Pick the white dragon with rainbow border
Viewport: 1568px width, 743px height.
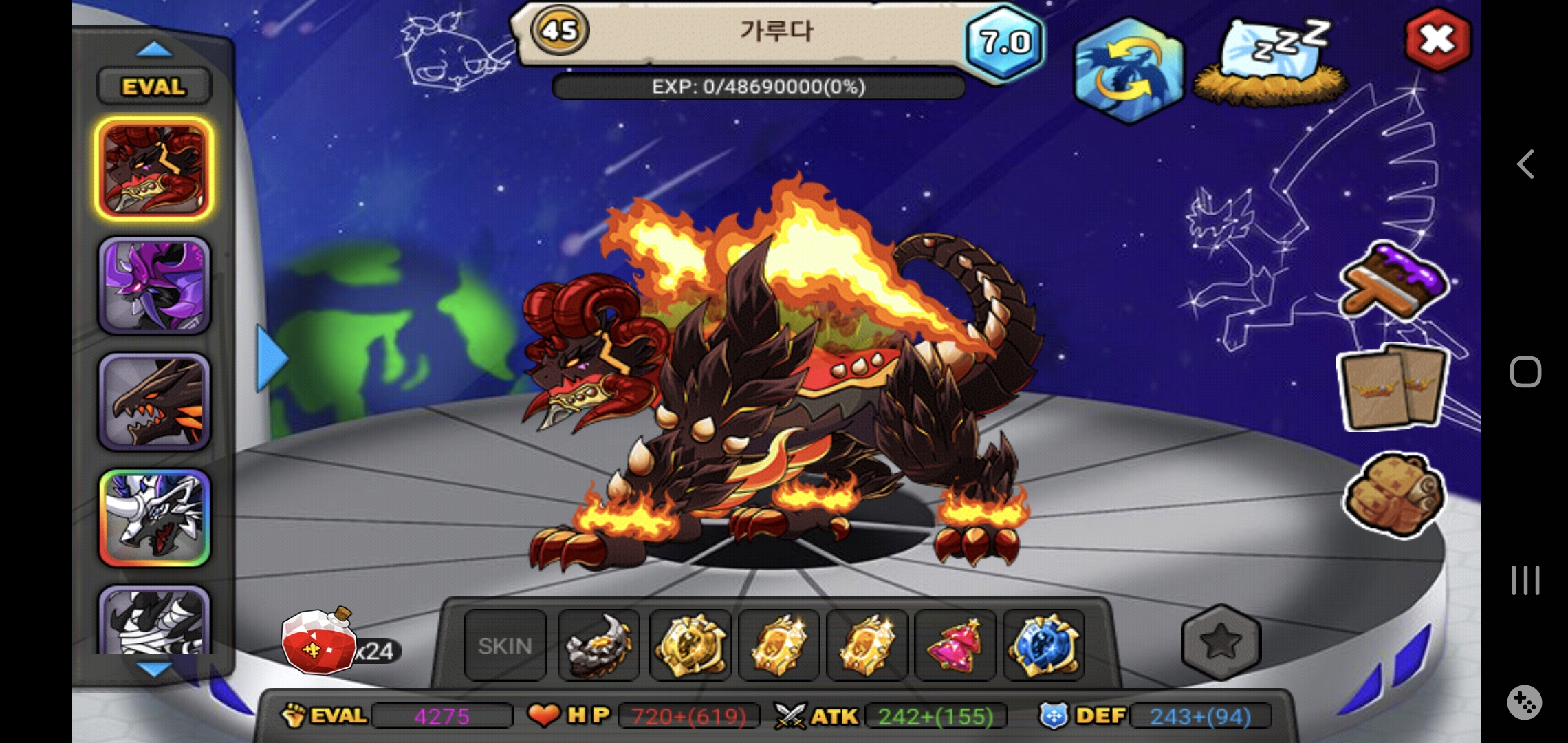[x=153, y=518]
